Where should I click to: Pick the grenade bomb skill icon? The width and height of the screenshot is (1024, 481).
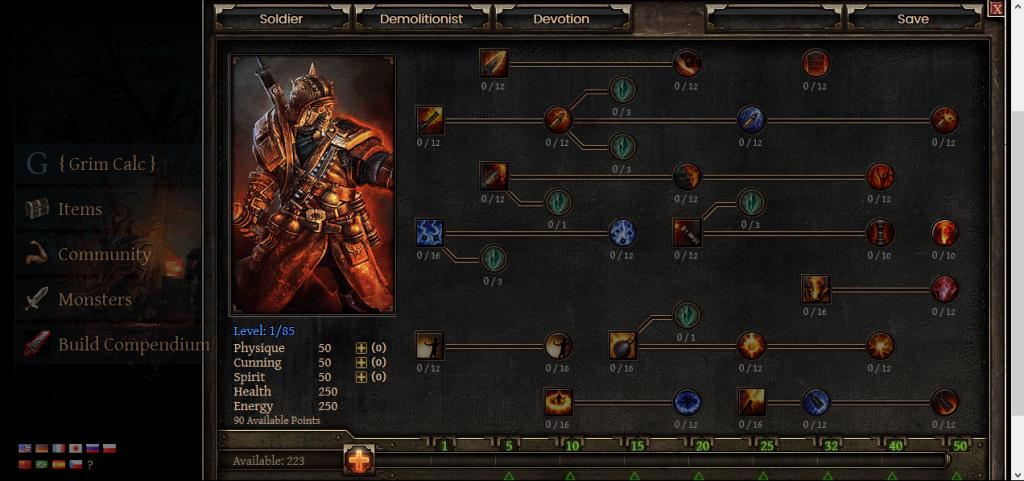pos(623,346)
